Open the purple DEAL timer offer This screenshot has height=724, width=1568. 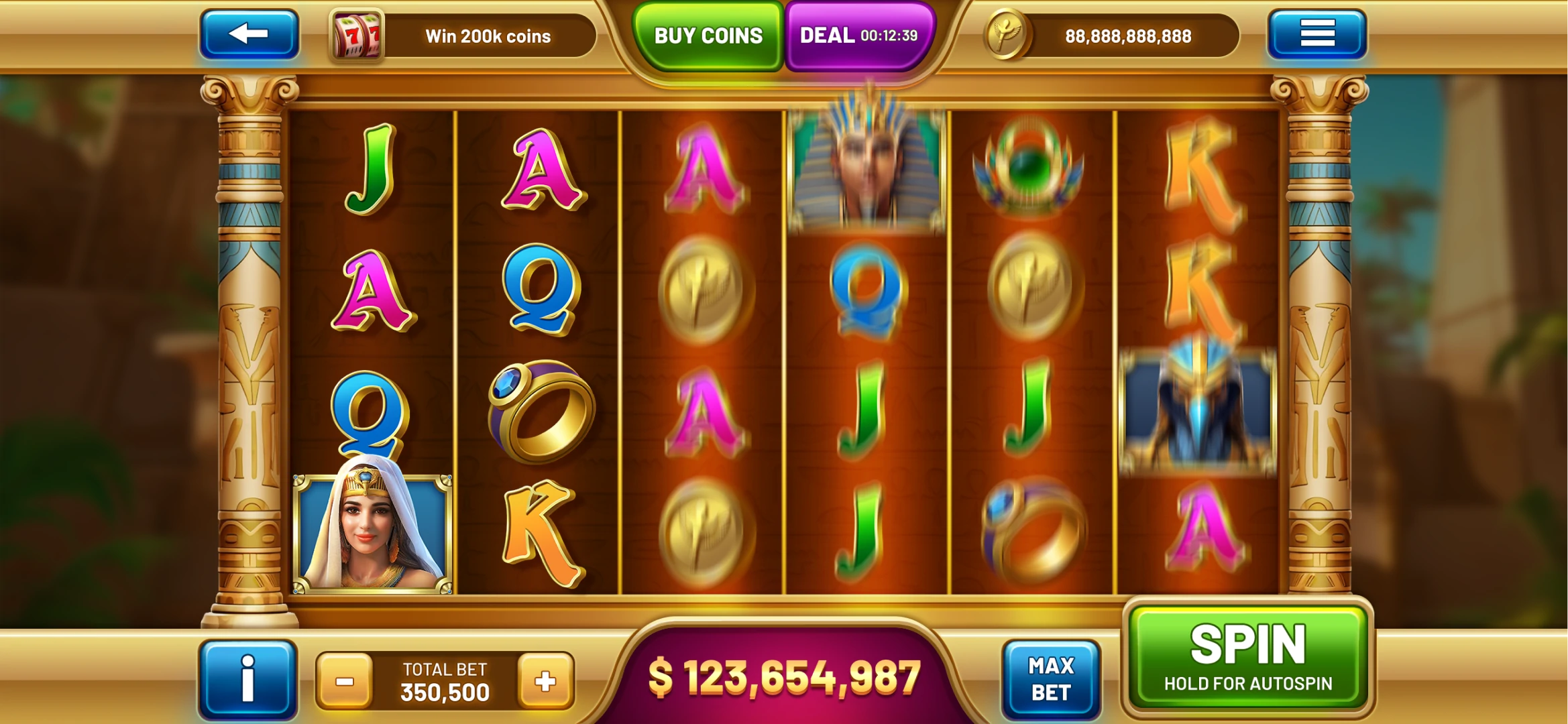tap(858, 36)
